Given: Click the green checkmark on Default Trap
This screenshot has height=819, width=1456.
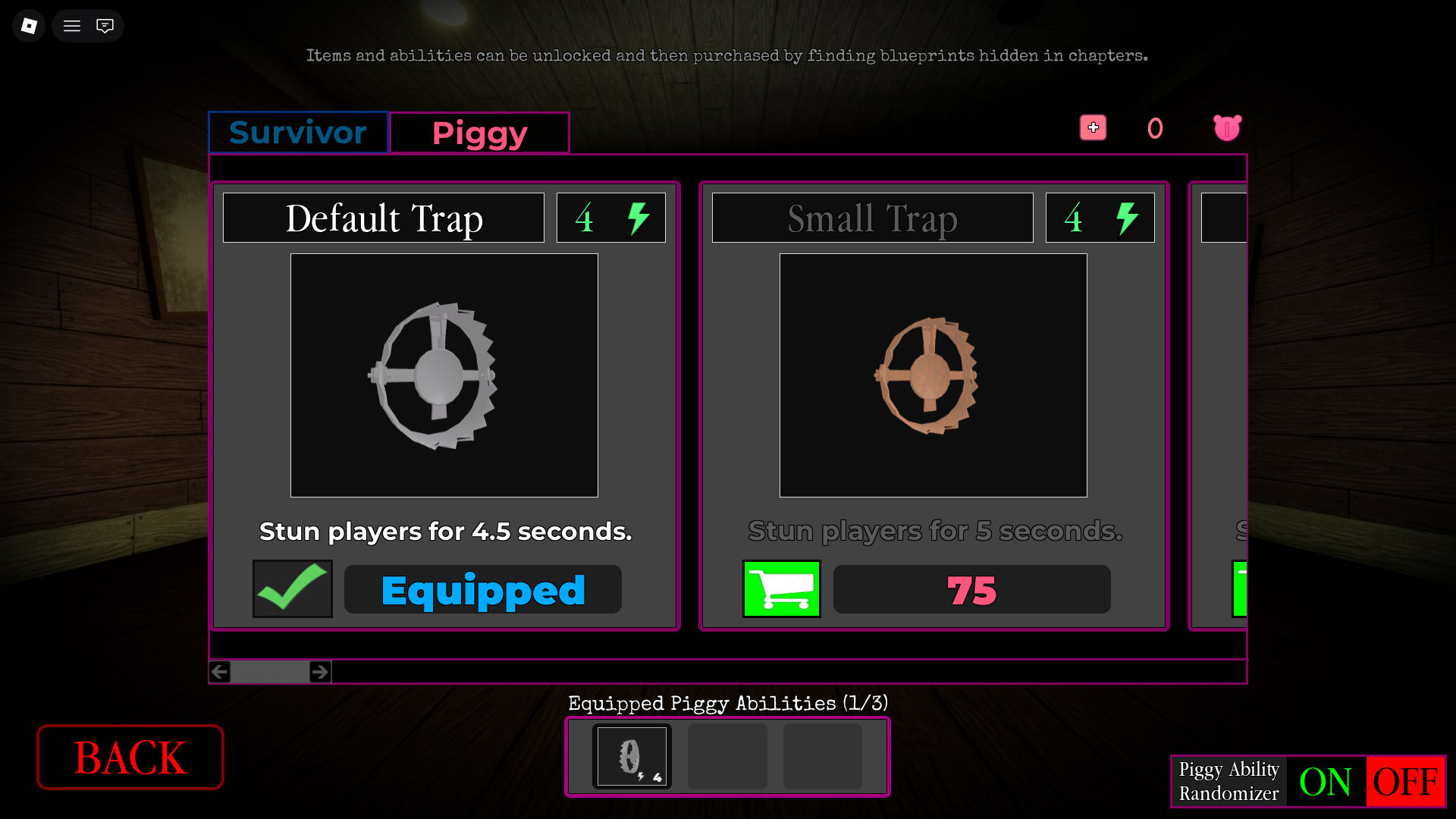Looking at the screenshot, I should 292,589.
